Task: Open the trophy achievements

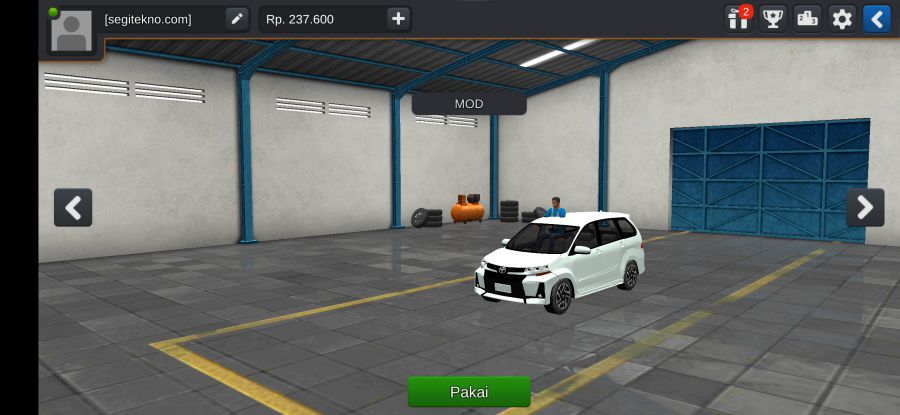Action: (773, 19)
